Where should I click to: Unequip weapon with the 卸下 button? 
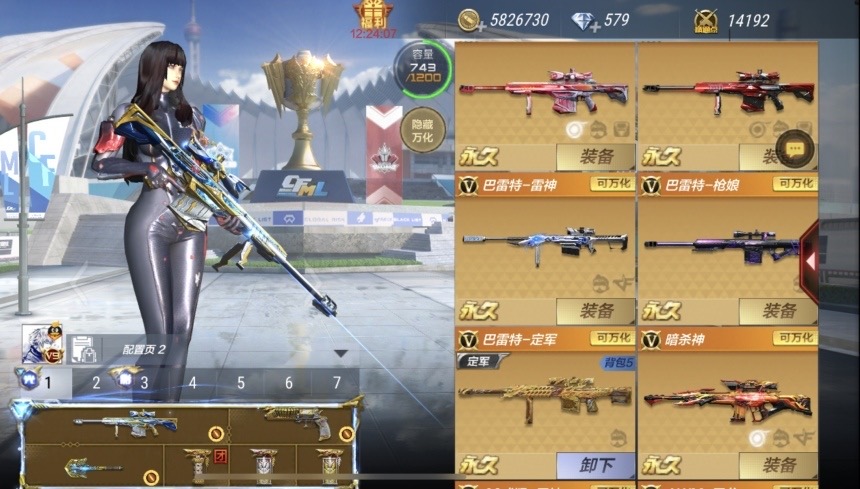595,465
